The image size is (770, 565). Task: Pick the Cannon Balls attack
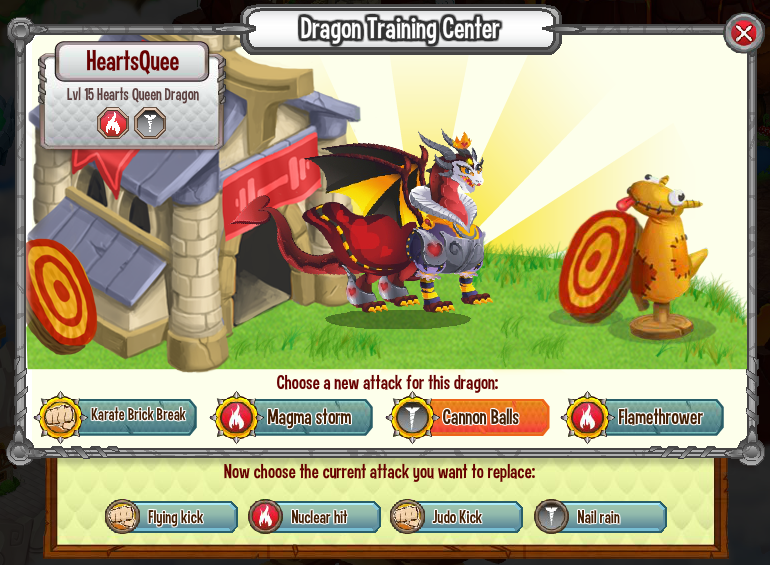(x=471, y=417)
